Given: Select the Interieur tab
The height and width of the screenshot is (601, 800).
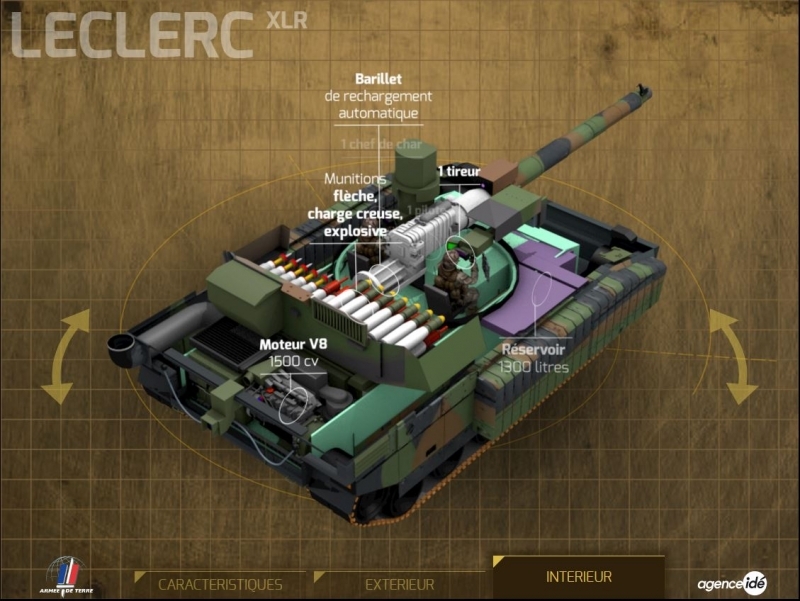Looking at the screenshot, I should pyautogui.click(x=579, y=577).
